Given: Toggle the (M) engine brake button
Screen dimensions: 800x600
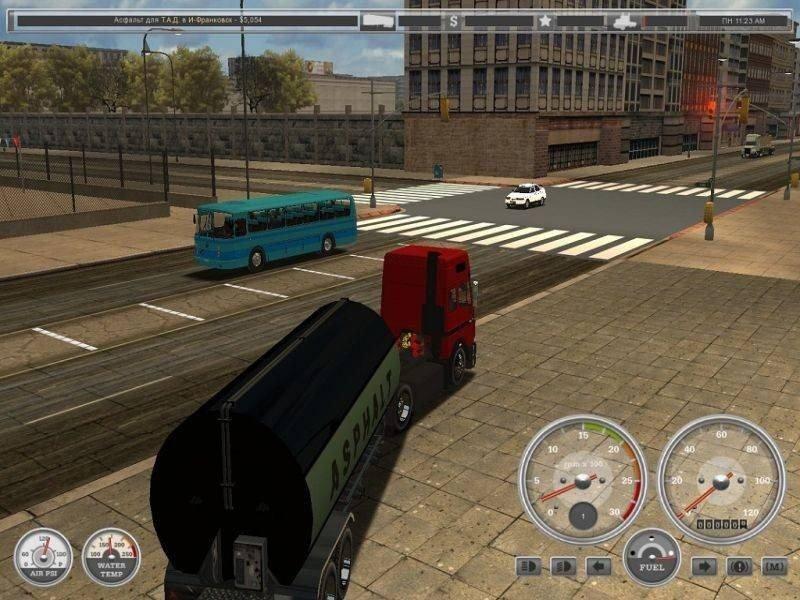Looking at the screenshot, I should point(774,566).
